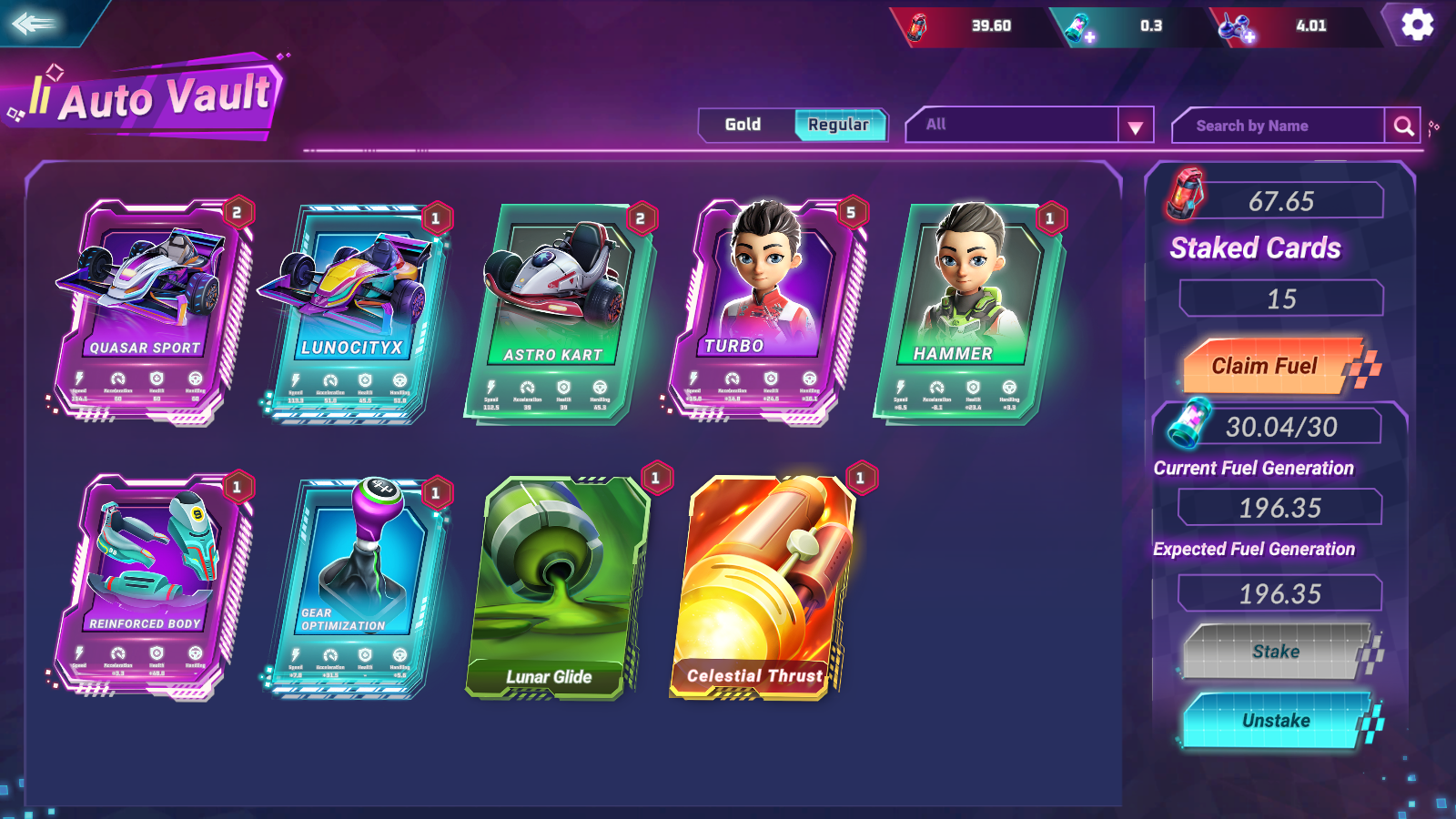The width and height of the screenshot is (1456, 819).
Task: Click the magnifying glass search button
Action: 1403,126
